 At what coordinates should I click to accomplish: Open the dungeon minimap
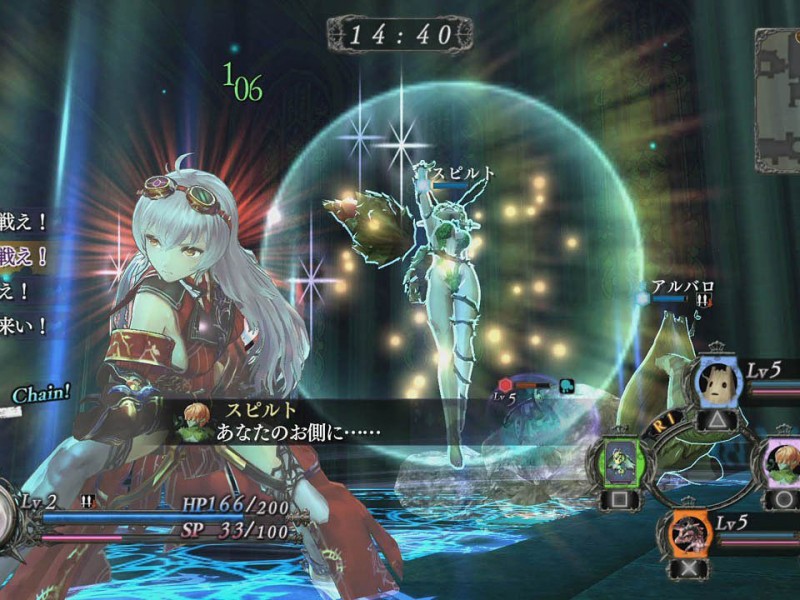click(780, 98)
